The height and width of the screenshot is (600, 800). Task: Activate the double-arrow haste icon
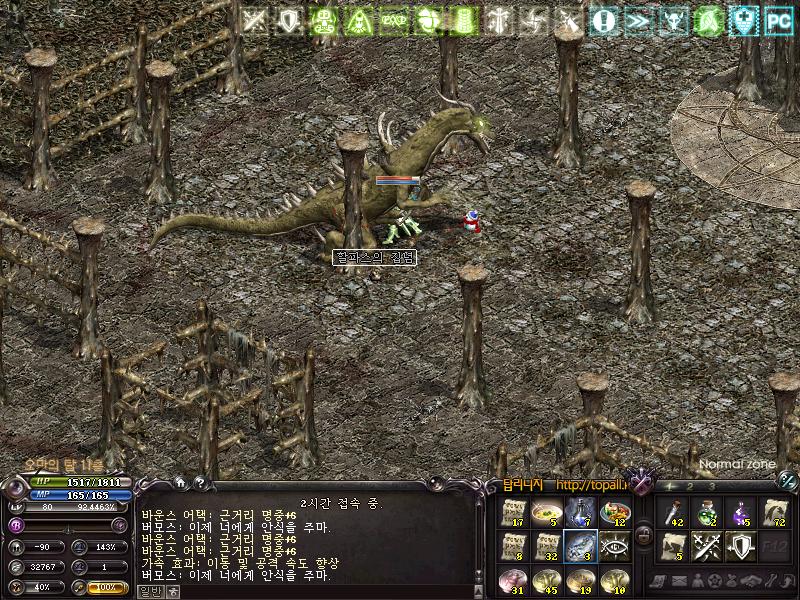tap(638, 20)
